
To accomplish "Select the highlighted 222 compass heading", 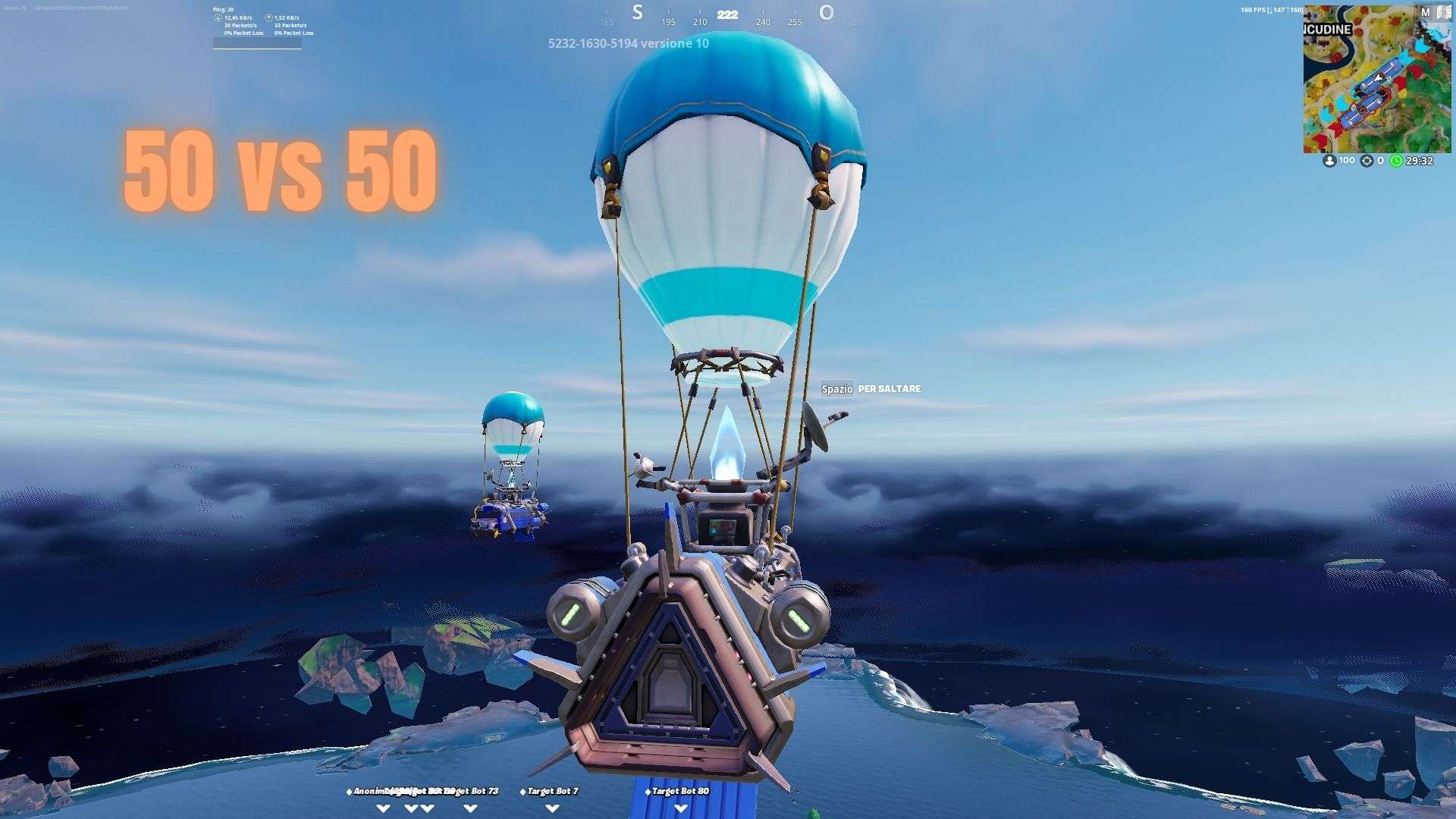I will [726, 14].
